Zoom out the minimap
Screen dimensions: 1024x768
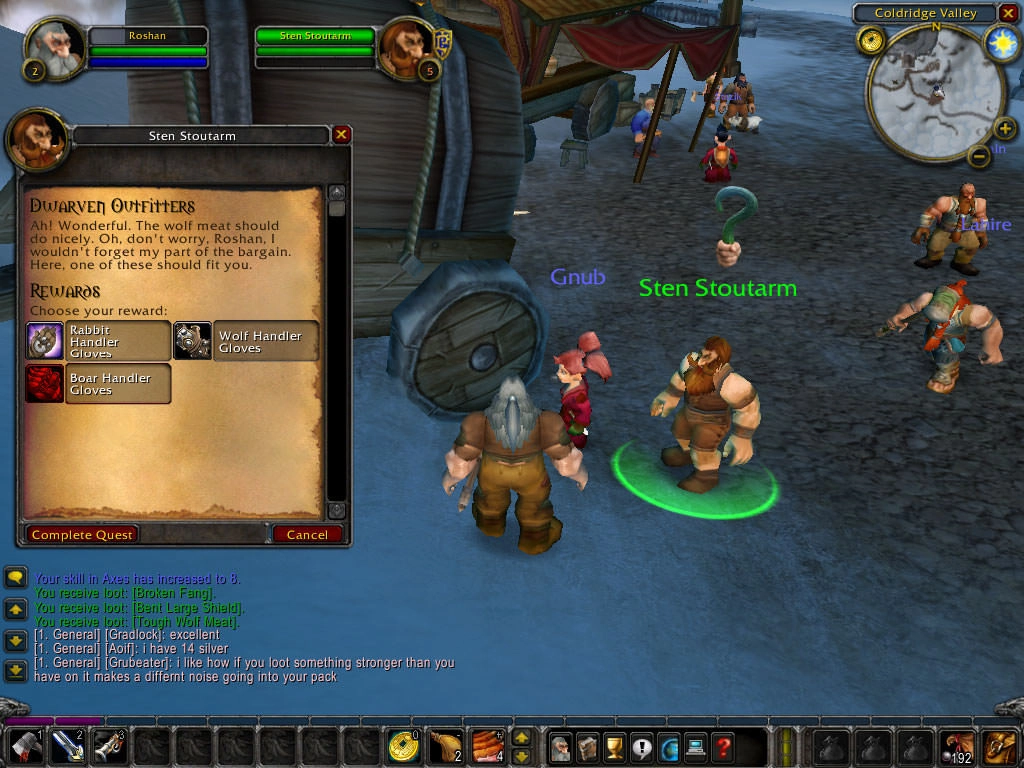tap(980, 156)
